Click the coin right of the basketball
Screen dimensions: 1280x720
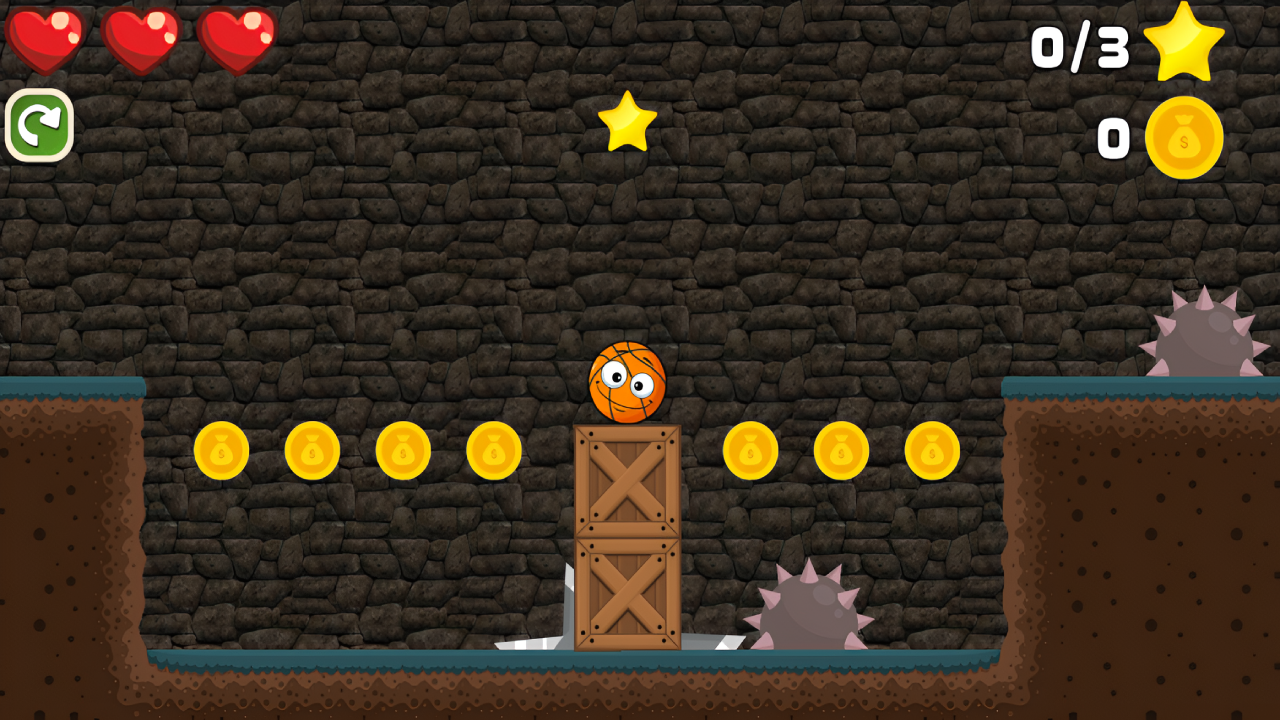(x=752, y=451)
